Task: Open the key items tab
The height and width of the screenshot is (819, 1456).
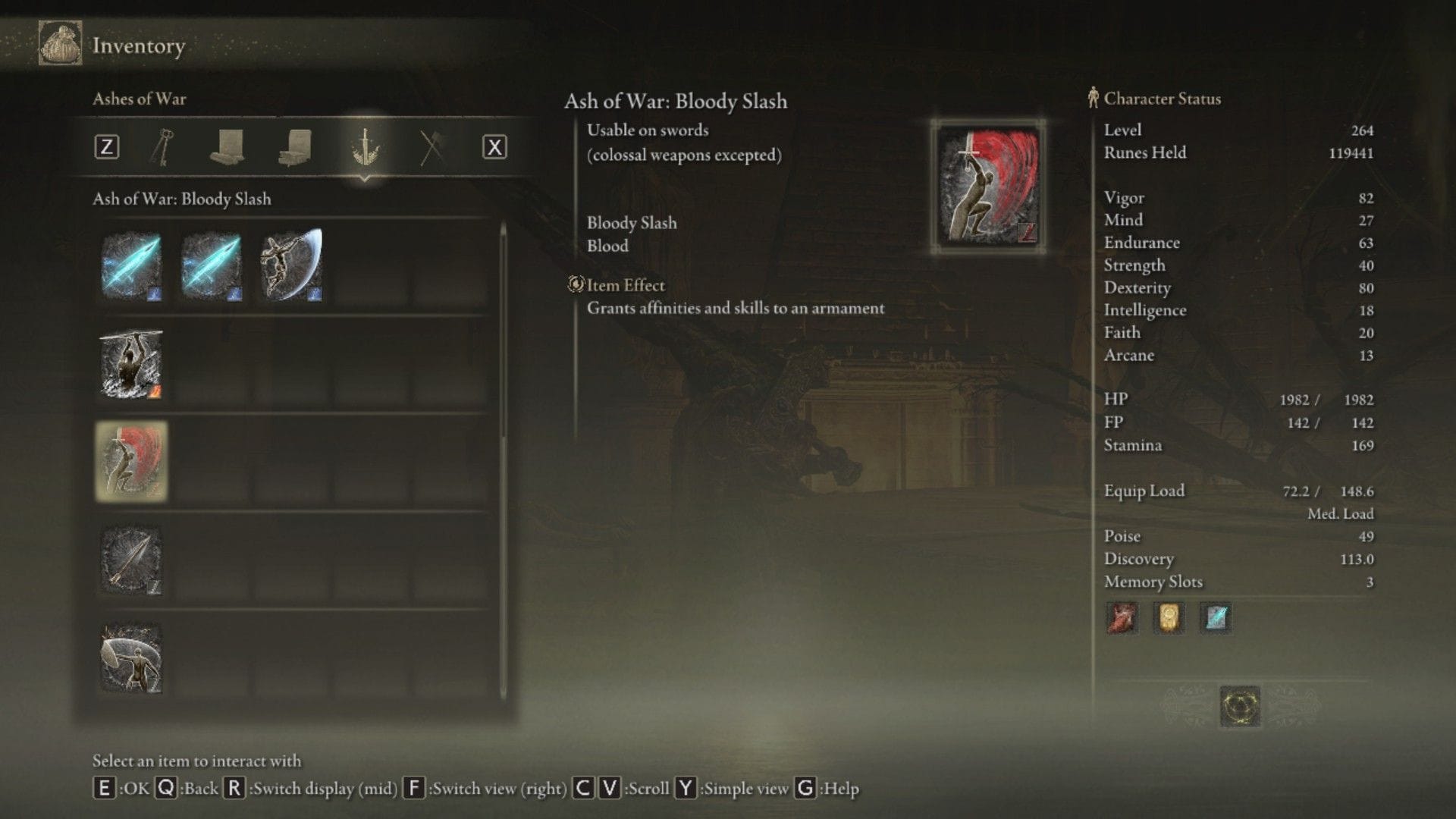Action: point(162,146)
